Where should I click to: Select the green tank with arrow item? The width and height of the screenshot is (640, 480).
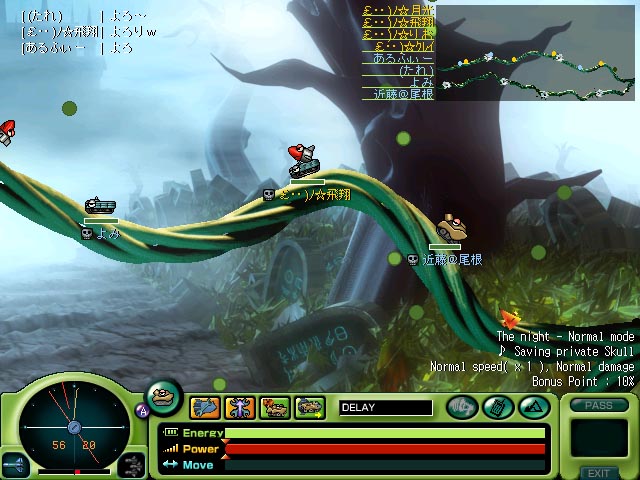pyautogui.click(x=309, y=407)
